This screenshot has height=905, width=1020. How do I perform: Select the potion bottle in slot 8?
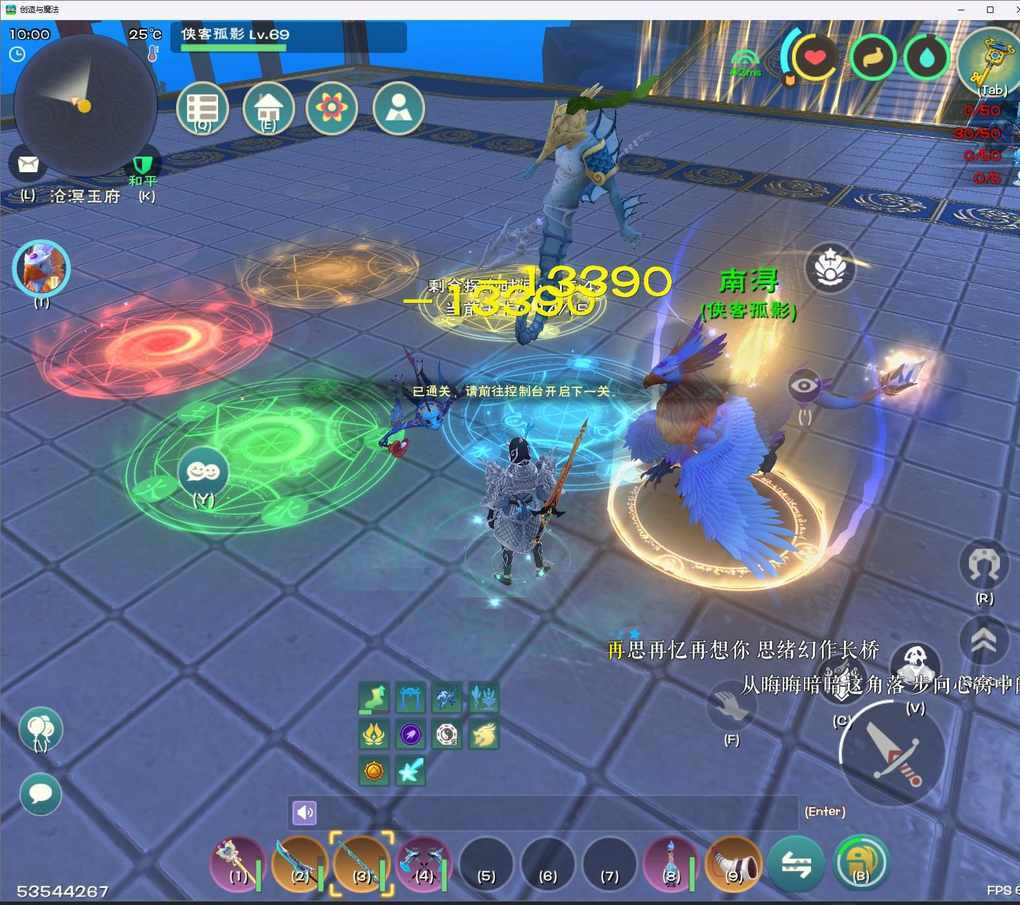point(671,862)
